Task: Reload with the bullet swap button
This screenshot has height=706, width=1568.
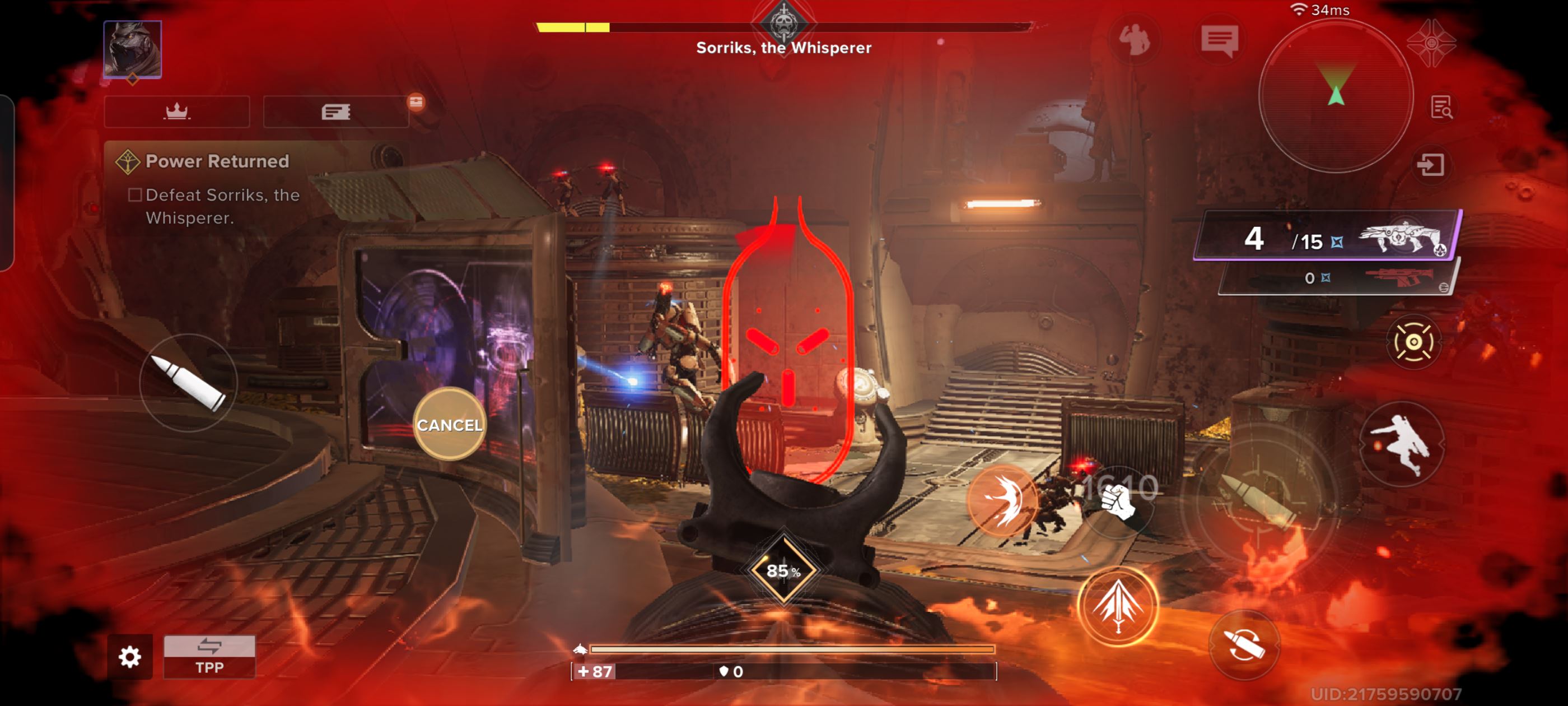Action: (x=1244, y=644)
